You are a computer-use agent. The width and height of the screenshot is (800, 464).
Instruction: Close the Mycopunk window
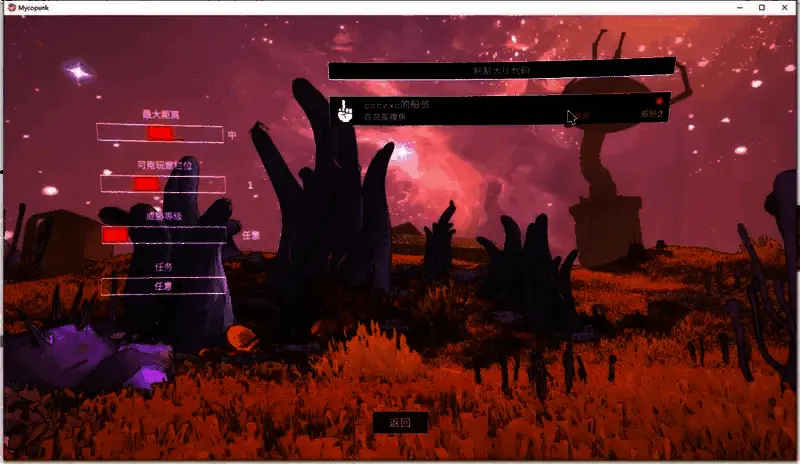coord(786,7)
